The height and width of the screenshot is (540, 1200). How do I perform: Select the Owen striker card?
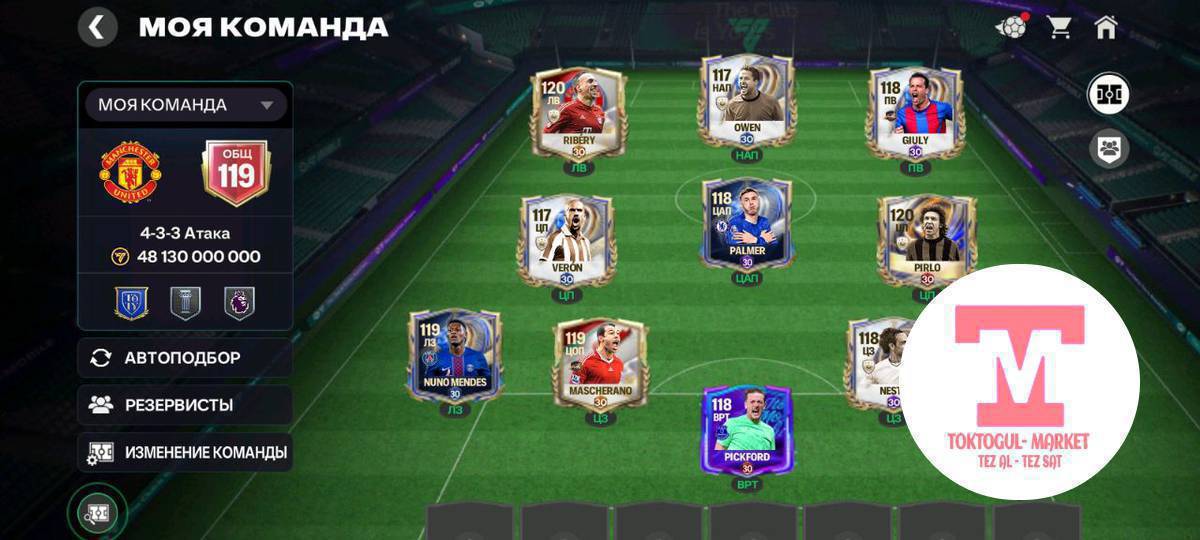(x=747, y=100)
